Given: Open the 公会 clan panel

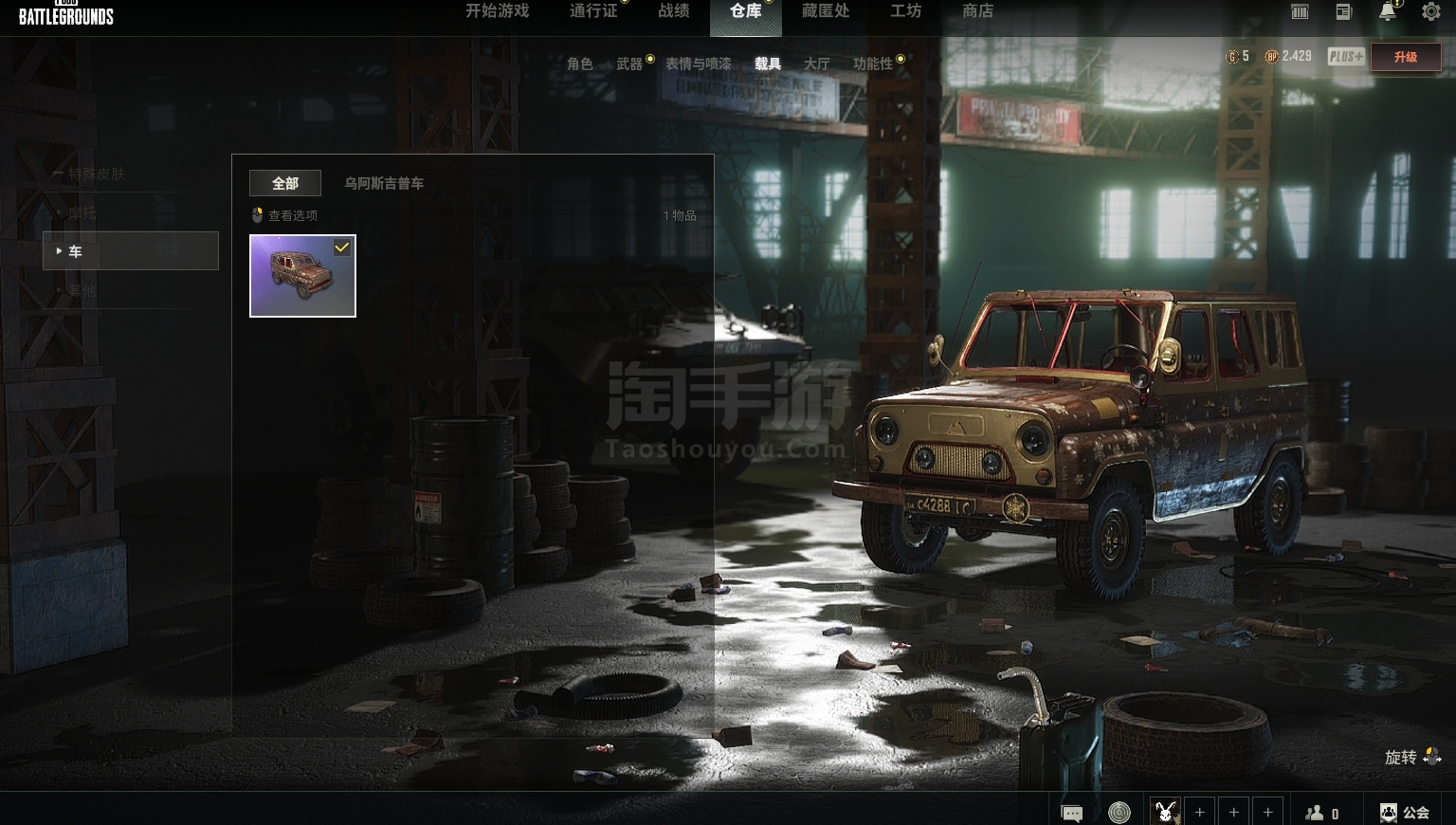Looking at the screenshot, I should pos(1405,813).
